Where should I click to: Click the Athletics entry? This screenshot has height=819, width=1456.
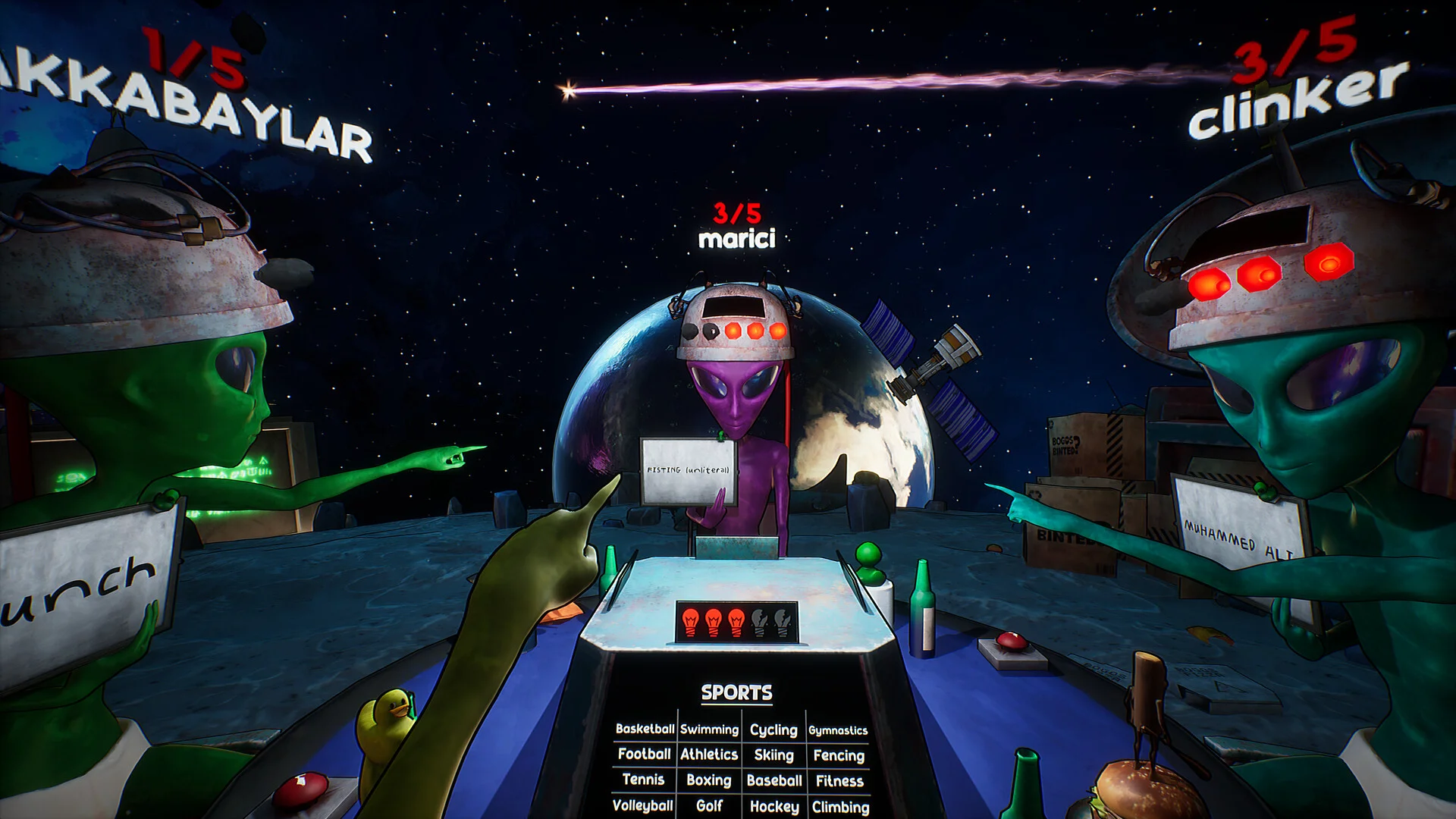pyautogui.click(x=709, y=755)
